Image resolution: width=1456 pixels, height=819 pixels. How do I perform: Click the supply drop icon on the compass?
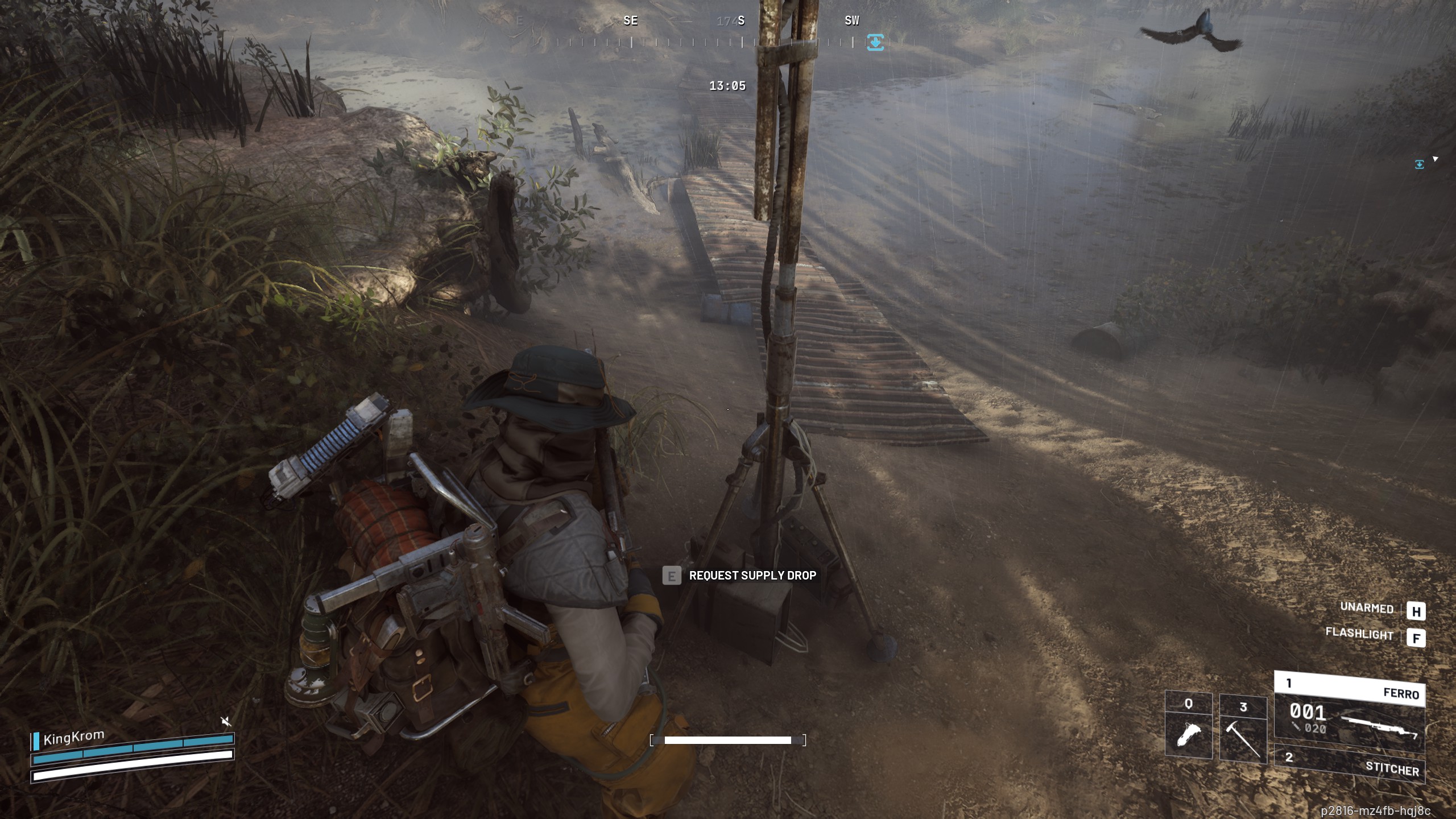pyautogui.click(x=876, y=41)
